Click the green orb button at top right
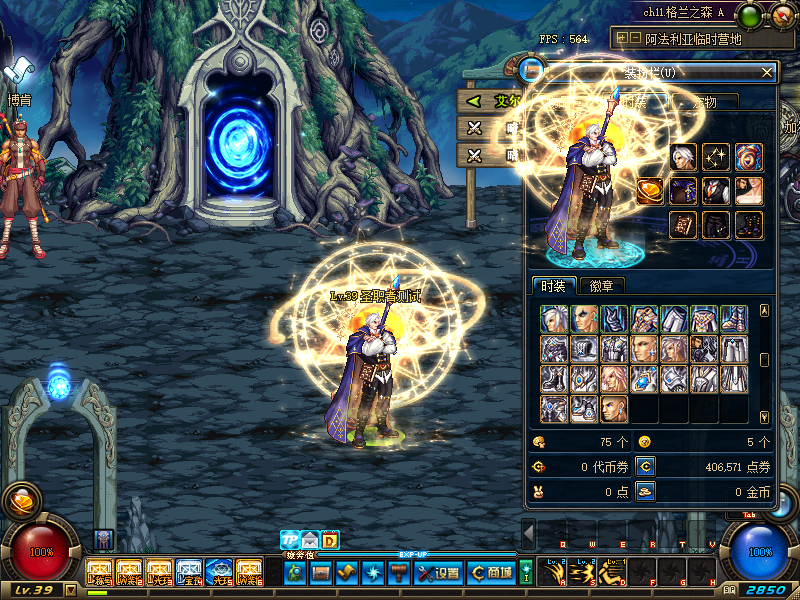Viewport: 800px width, 600px height. click(748, 16)
